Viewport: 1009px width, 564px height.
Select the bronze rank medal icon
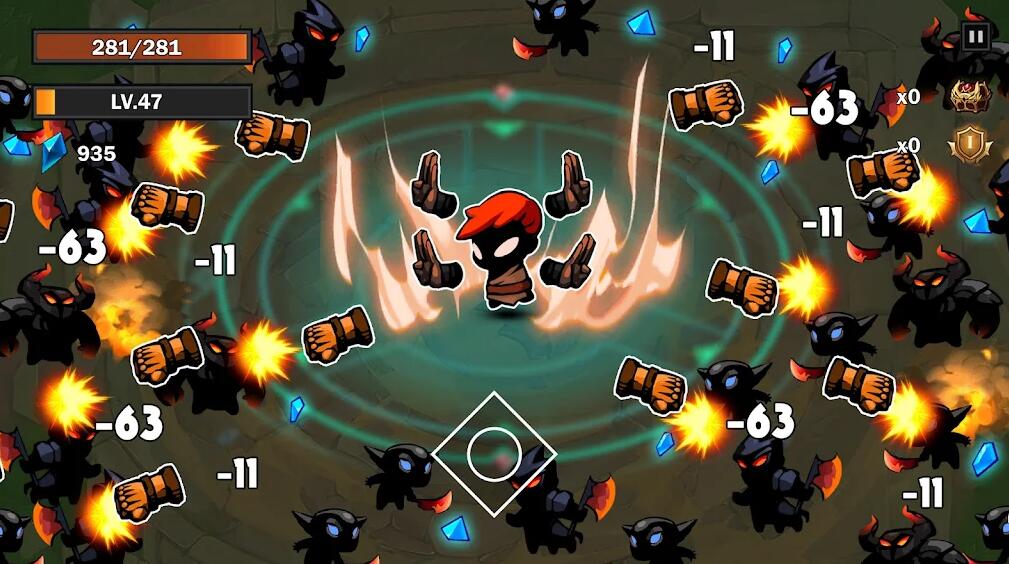(967, 145)
